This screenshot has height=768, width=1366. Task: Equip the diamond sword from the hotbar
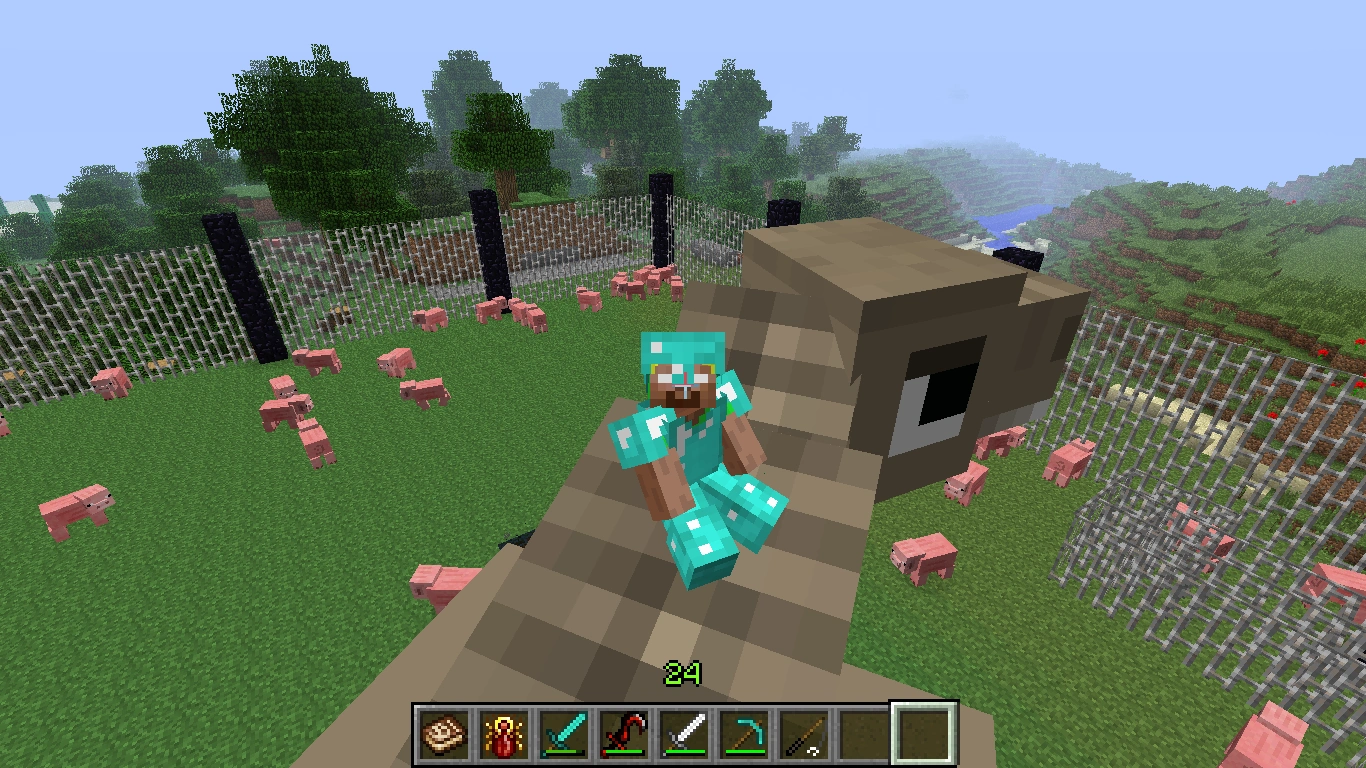[x=564, y=733]
